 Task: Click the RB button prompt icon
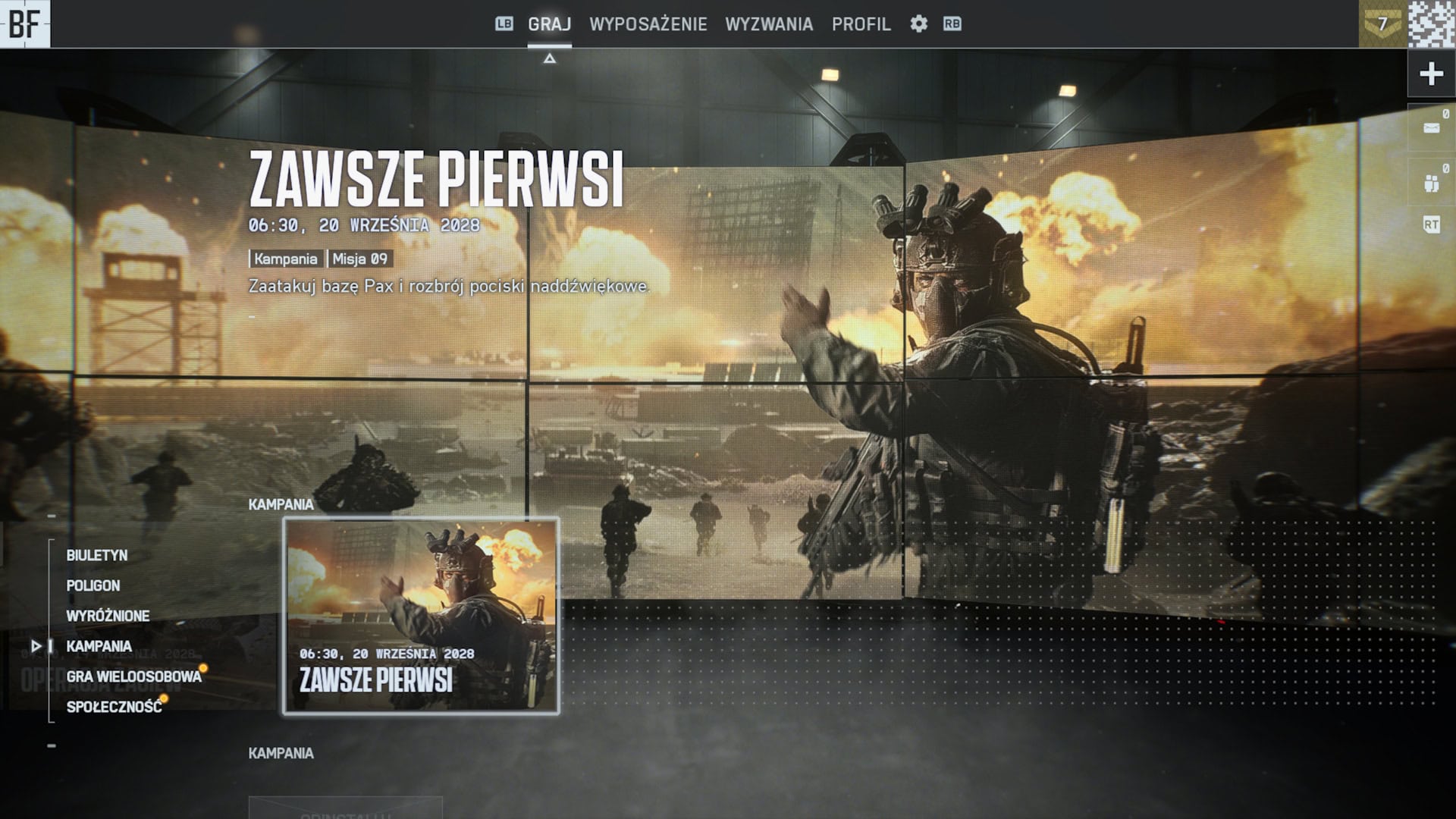(x=952, y=24)
